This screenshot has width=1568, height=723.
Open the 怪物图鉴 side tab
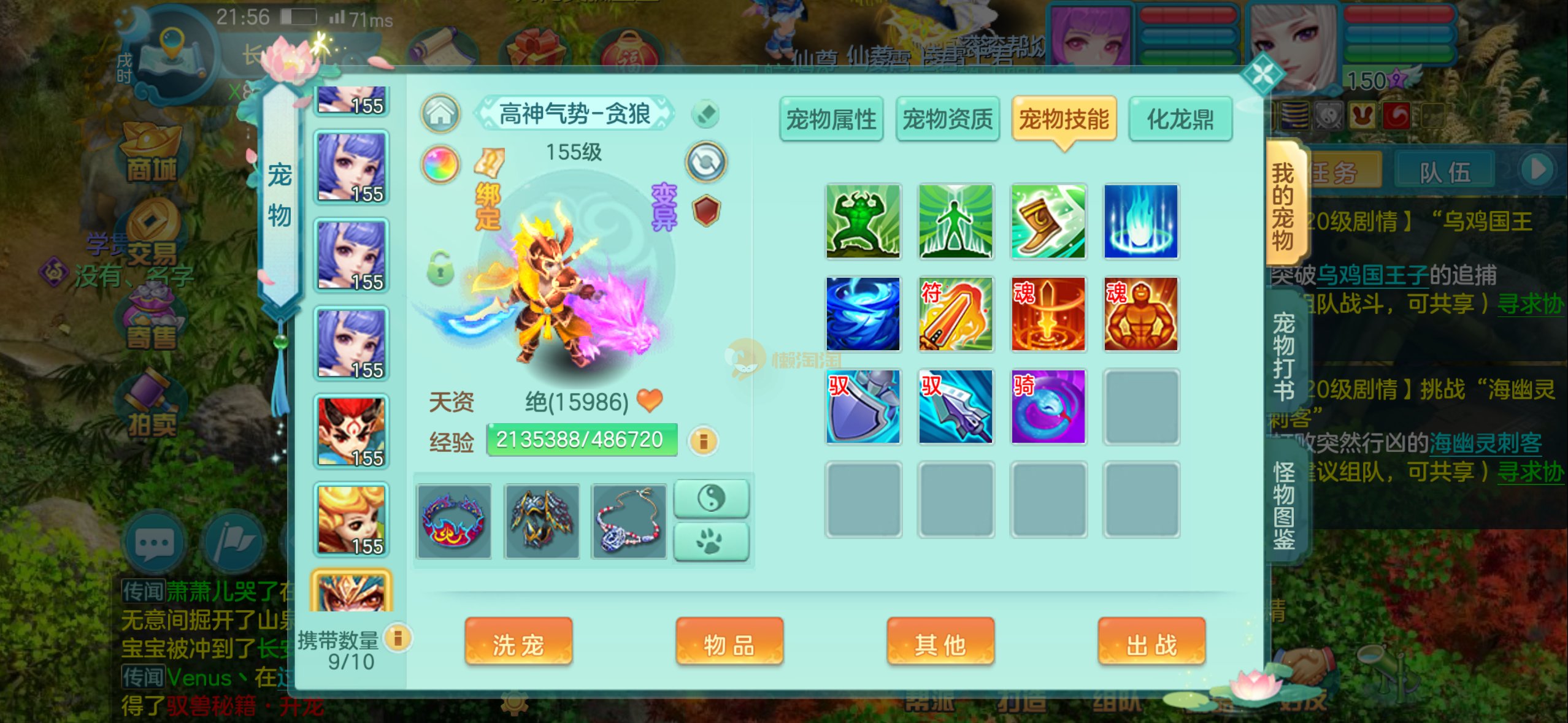click(x=1283, y=506)
